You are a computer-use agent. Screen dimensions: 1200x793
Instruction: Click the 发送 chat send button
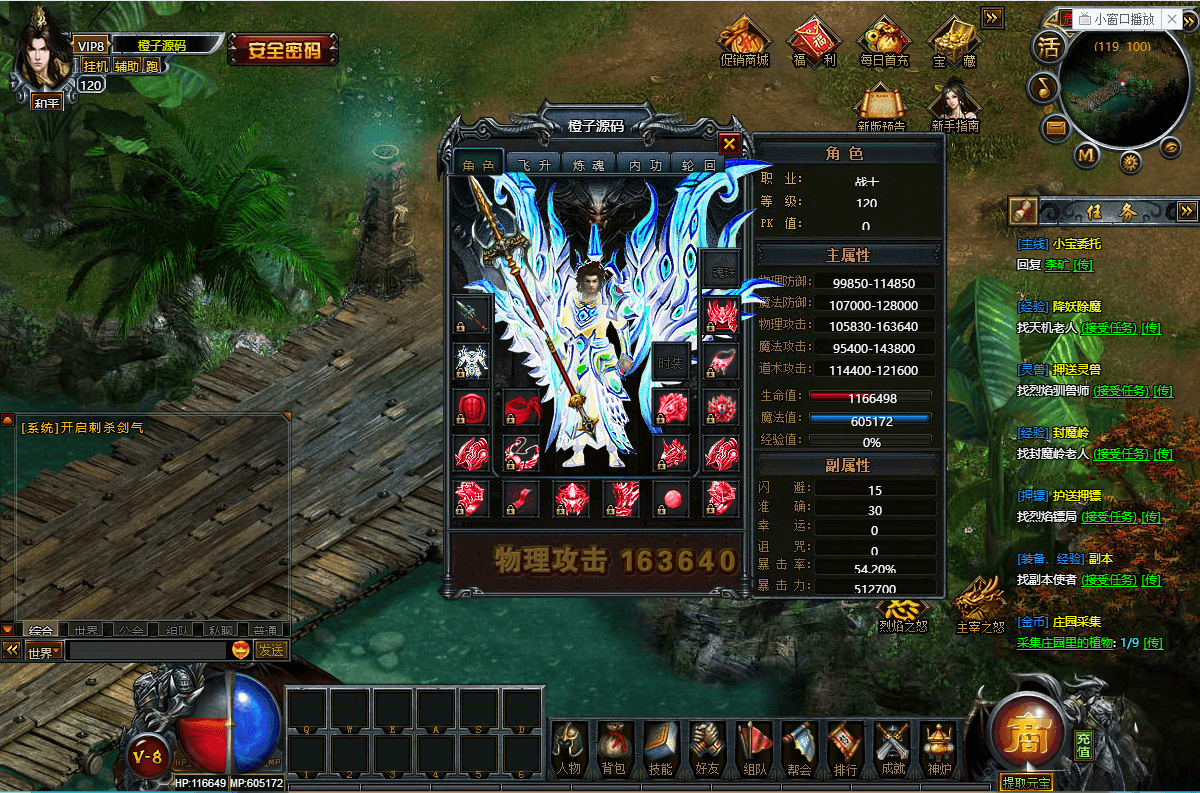pos(271,650)
